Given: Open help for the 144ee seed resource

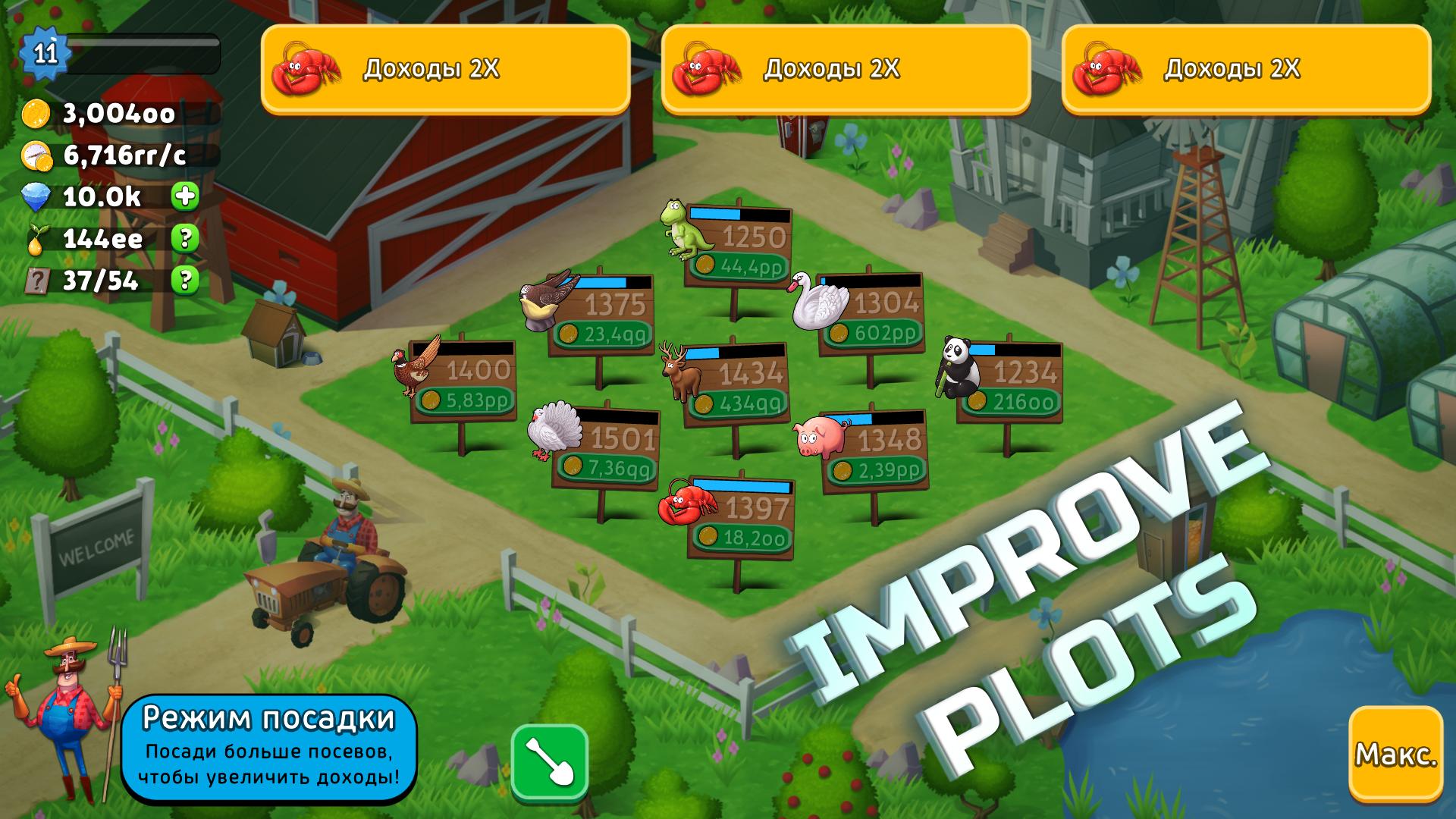Looking at the screenshot, I should [x=184, y=239].
